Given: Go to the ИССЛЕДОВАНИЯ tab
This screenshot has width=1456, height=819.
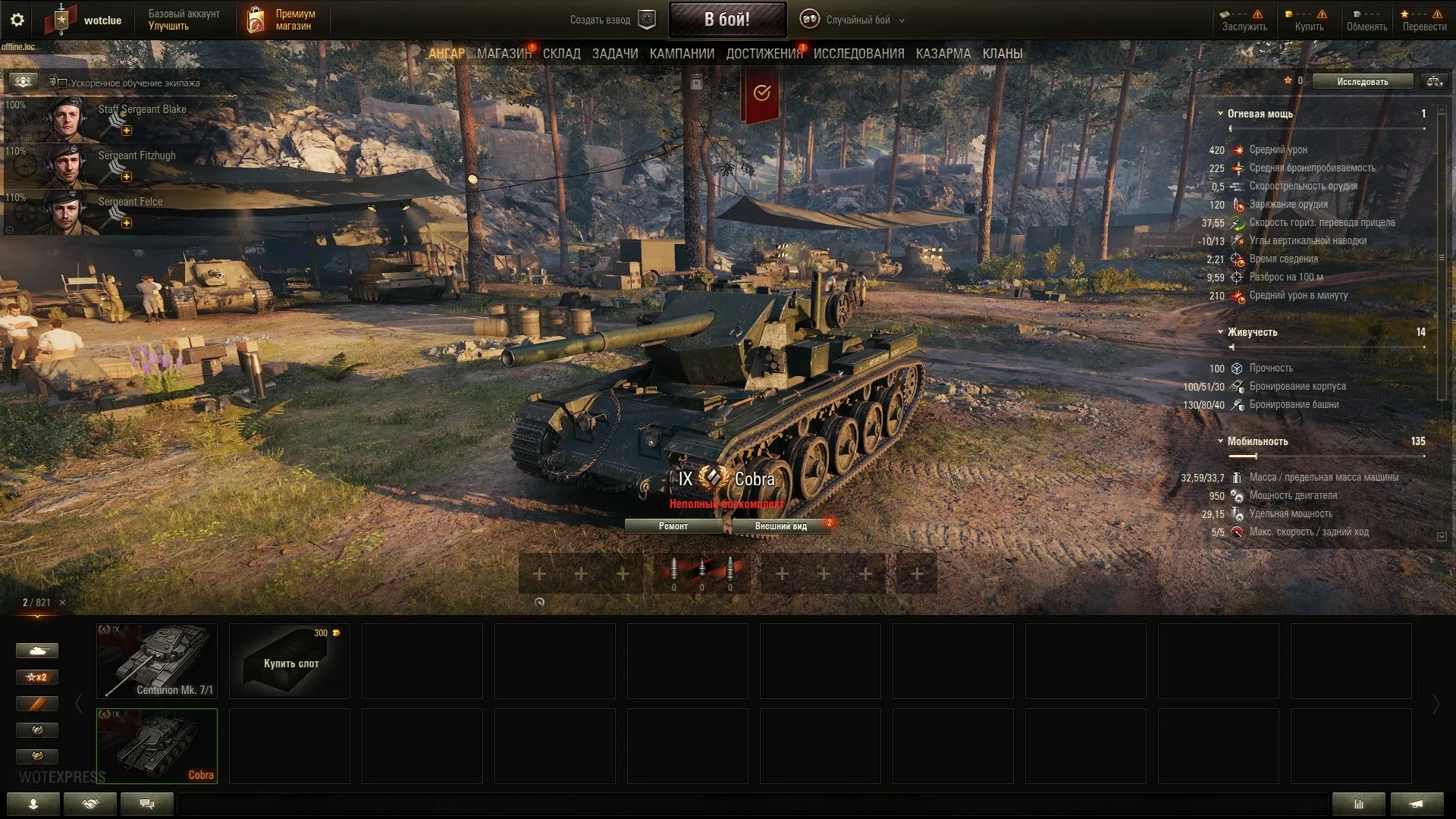Looking at the screenshot, I should [x=858, y=54].
